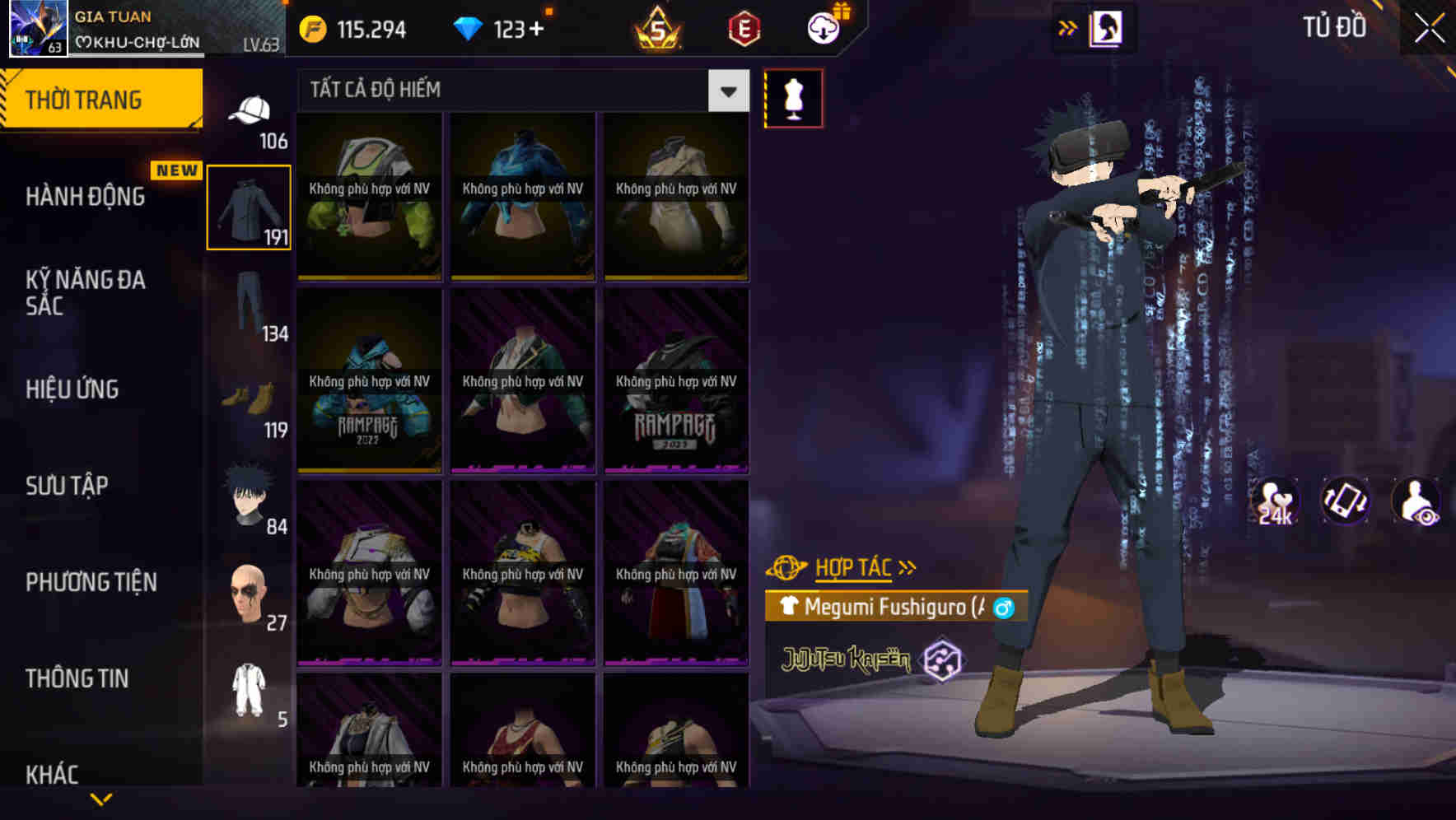This screenshot has height=820, width=1456.
Task: Click the mannequin preview icon above the item grid
Action: click(793, 97)
